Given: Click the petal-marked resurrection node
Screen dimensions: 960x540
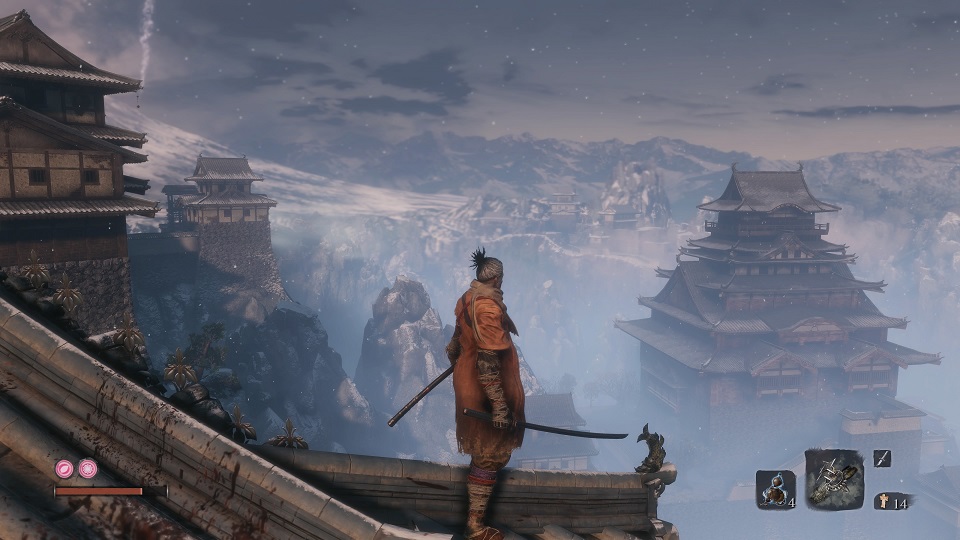Looking at the screenshot, I should pyautogui.click(x=65, y=468).
